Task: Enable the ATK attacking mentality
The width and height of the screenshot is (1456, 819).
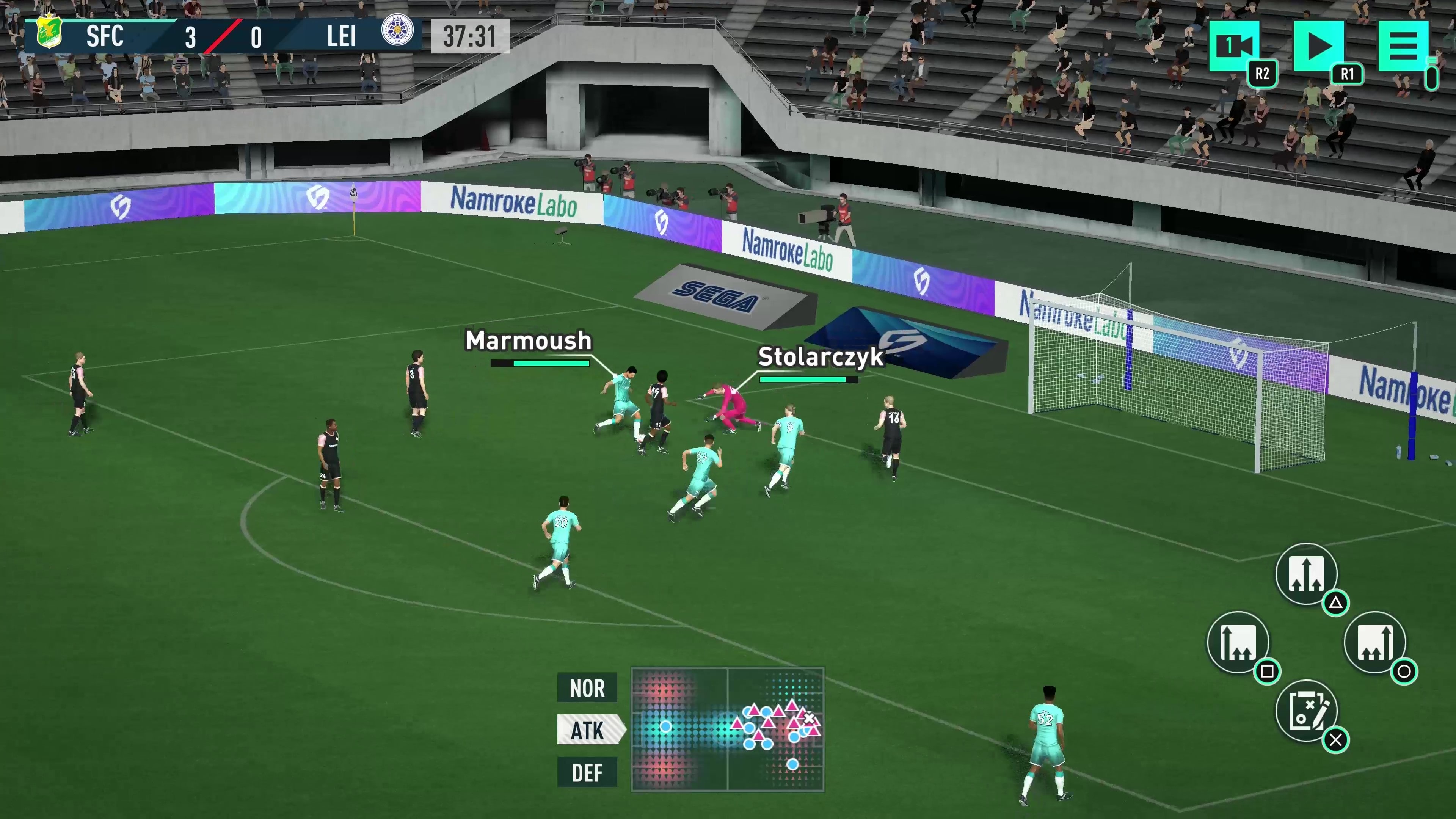Action: [x=589, y=730]
